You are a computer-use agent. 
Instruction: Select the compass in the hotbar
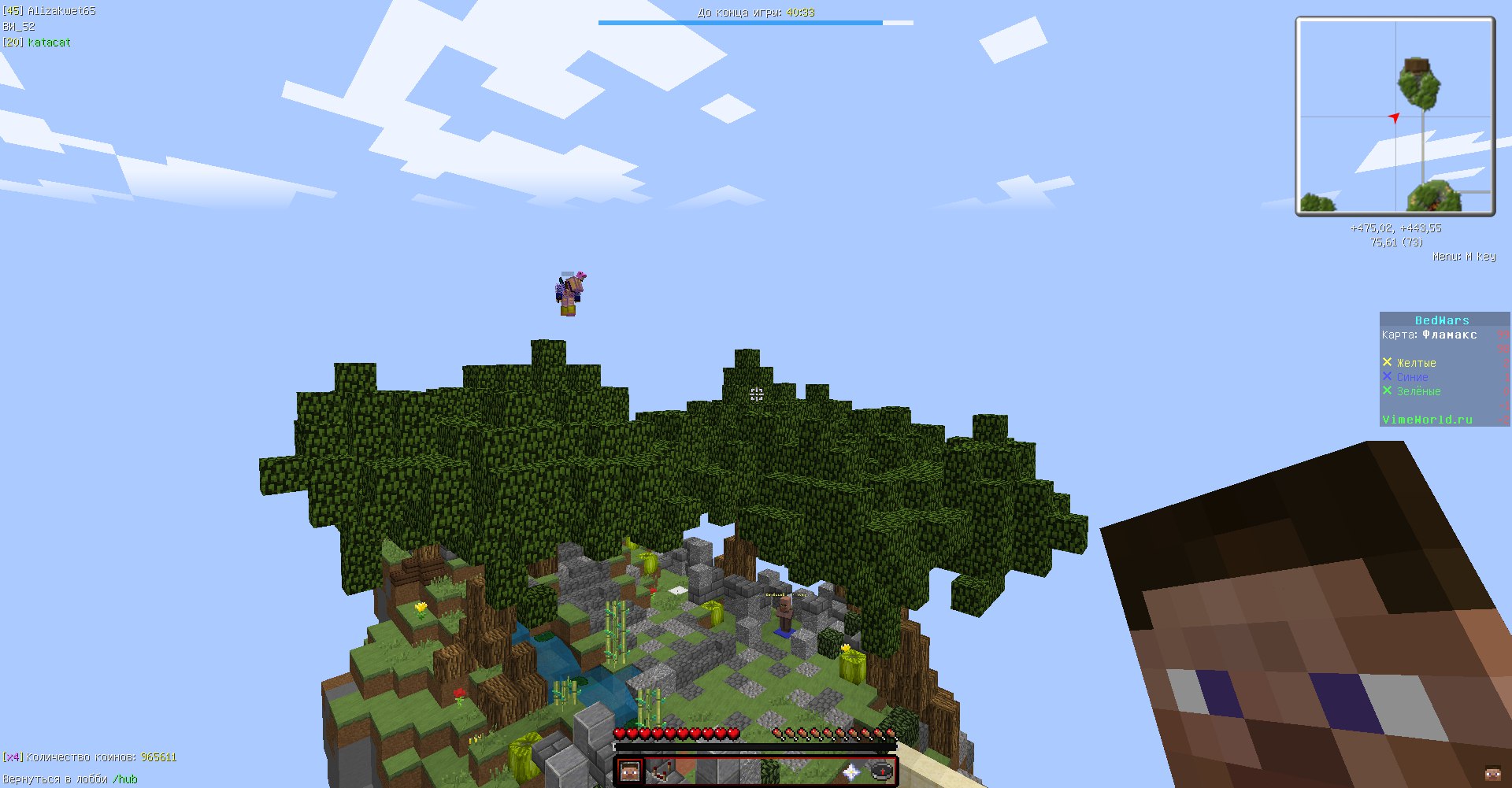882,771
